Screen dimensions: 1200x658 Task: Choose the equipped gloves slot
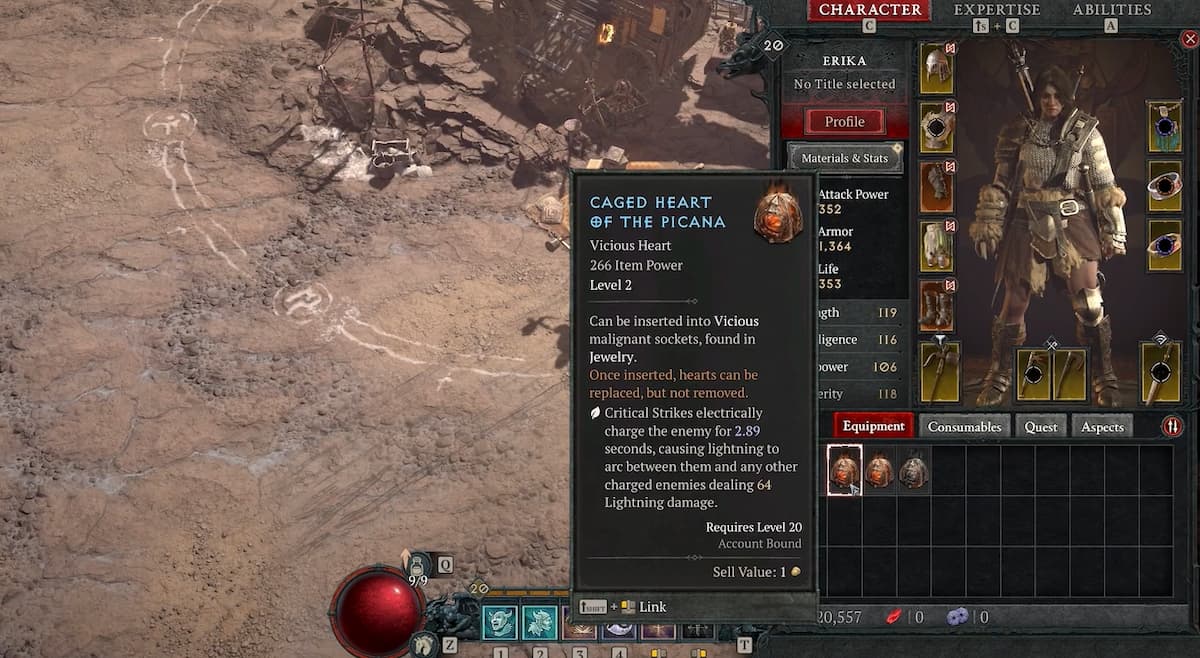[x=937, y=186]
